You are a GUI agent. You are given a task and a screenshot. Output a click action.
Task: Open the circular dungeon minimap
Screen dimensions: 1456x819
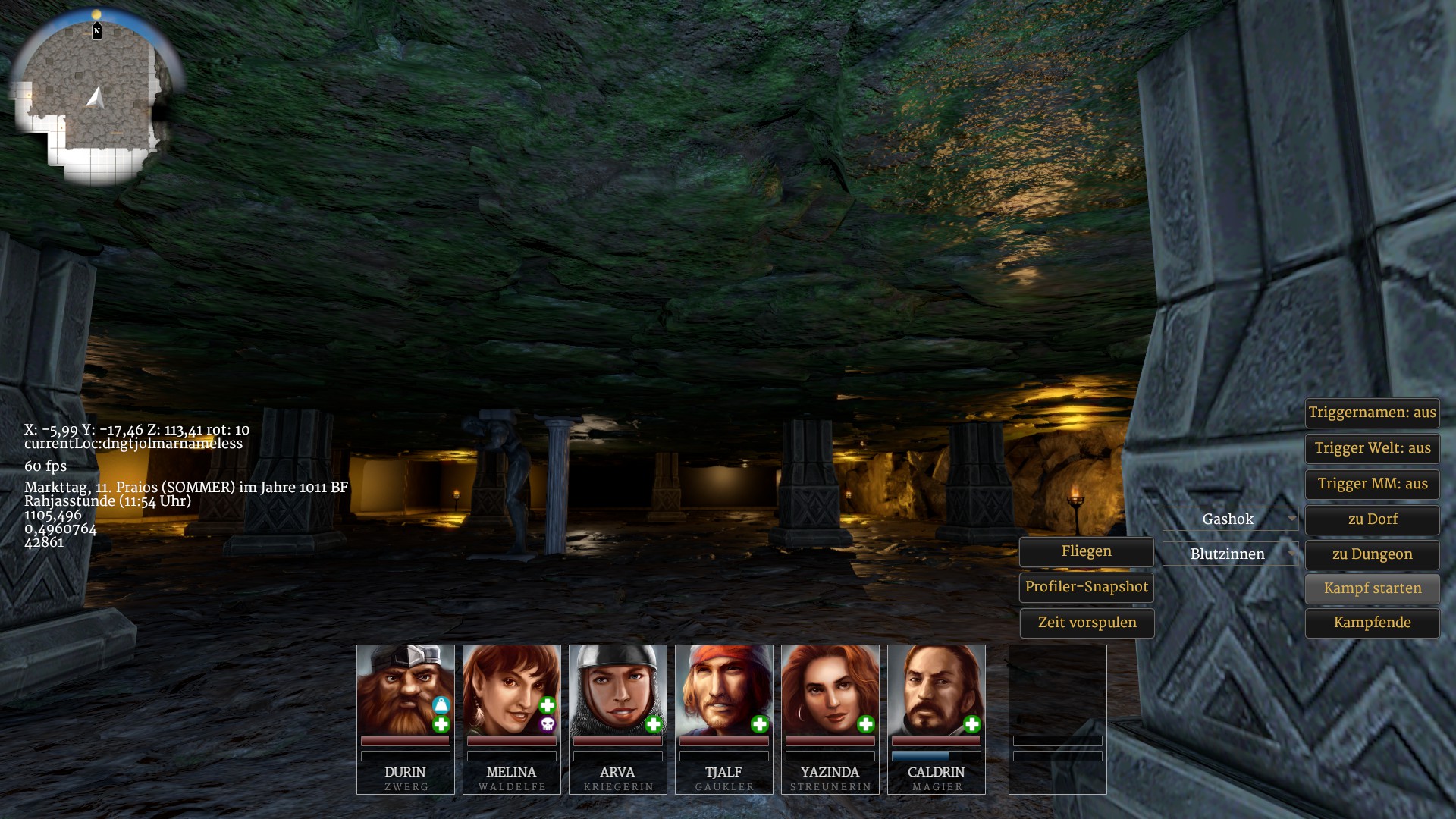95,97
